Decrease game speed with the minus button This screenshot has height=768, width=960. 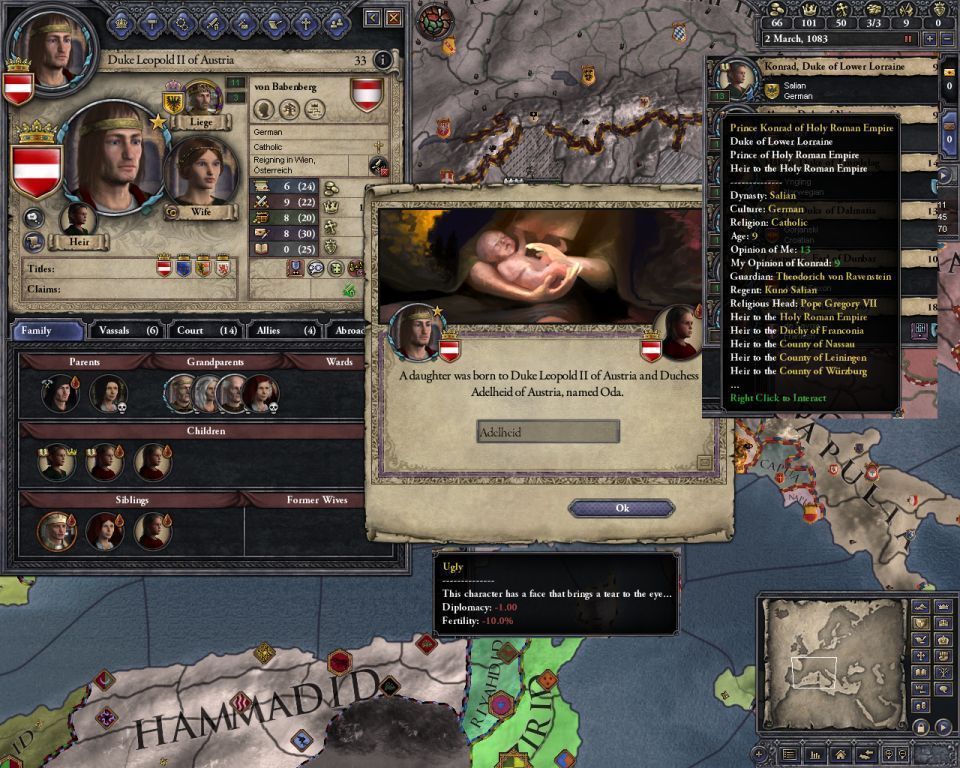[949, 38]
